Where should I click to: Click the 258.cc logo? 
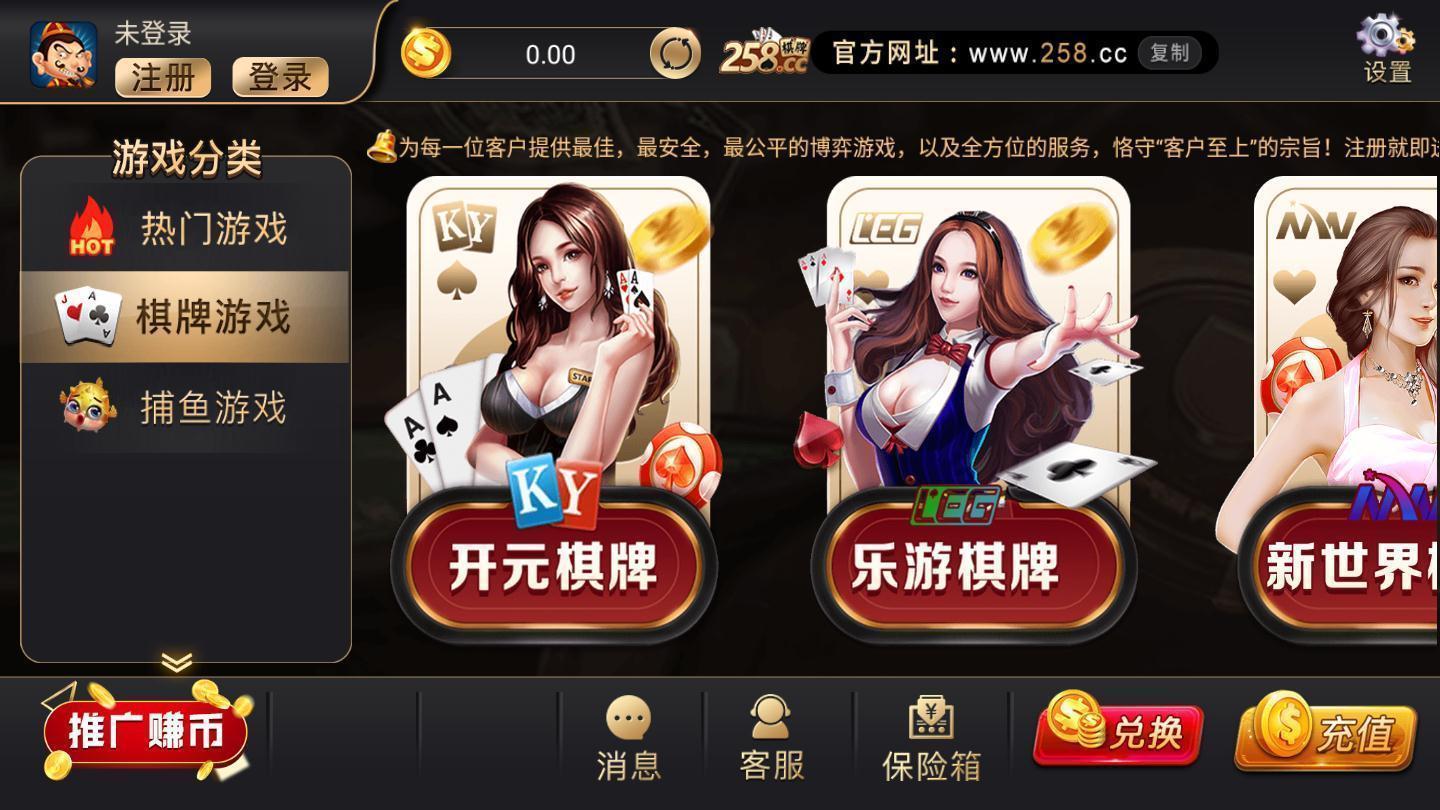point(764,49)
